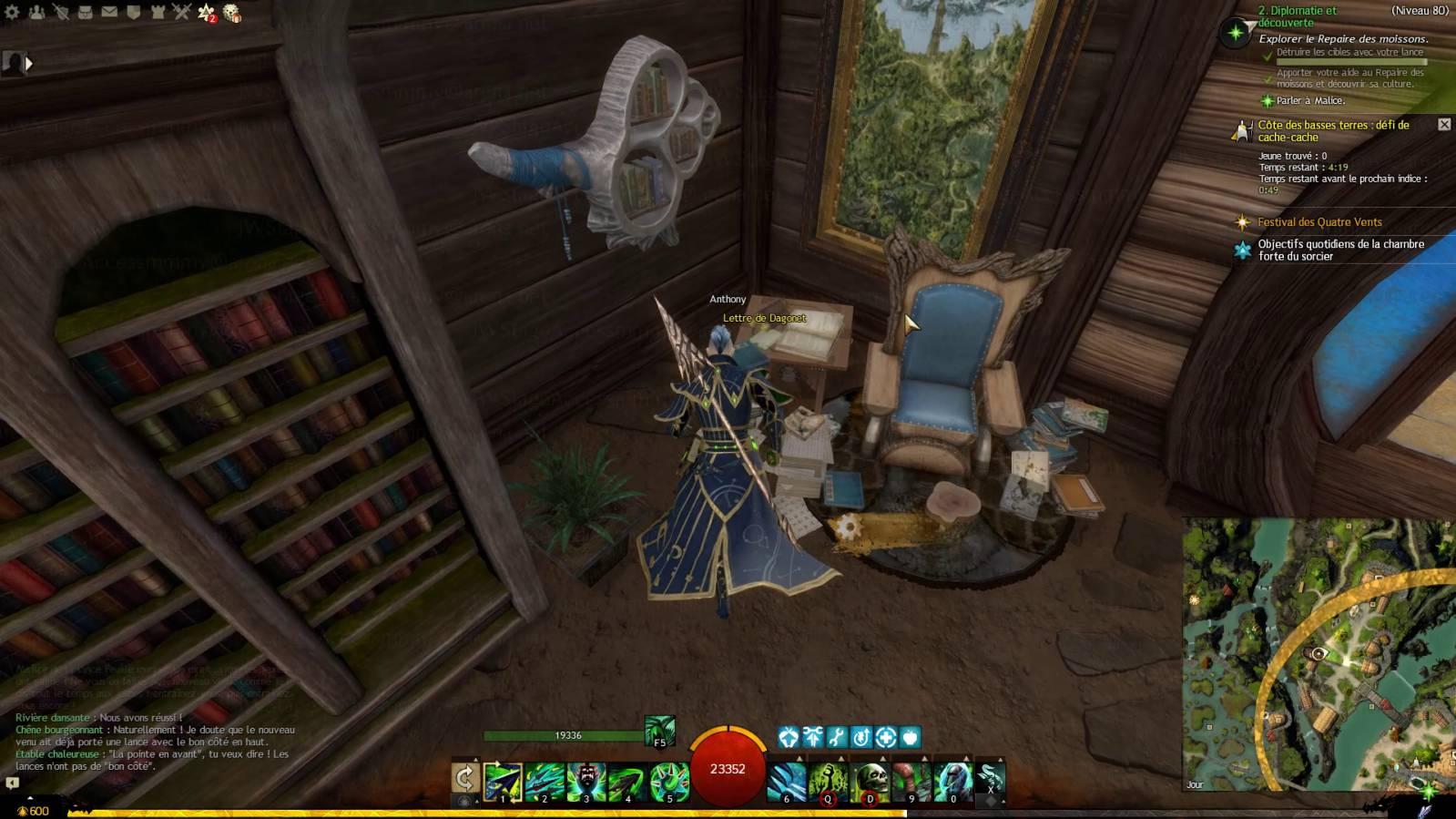The height and width of the screenshot is (819, 1456).
Task: Use the green skull utility skill
Action: [870, 782]
